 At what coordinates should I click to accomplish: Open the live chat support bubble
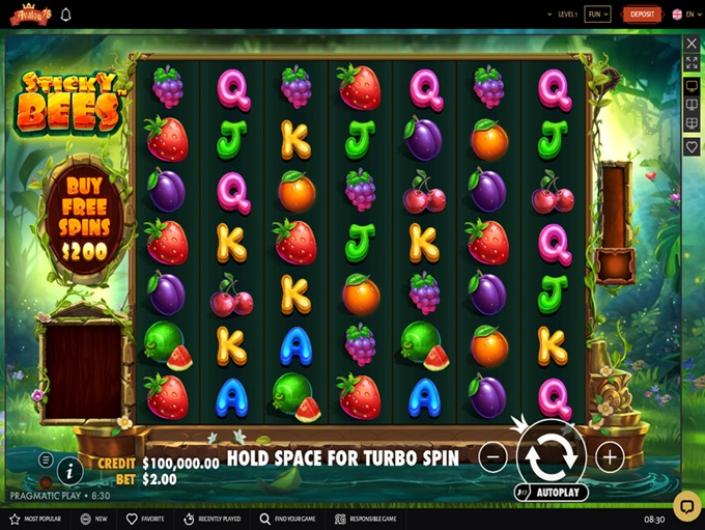(x=686, y=503)
